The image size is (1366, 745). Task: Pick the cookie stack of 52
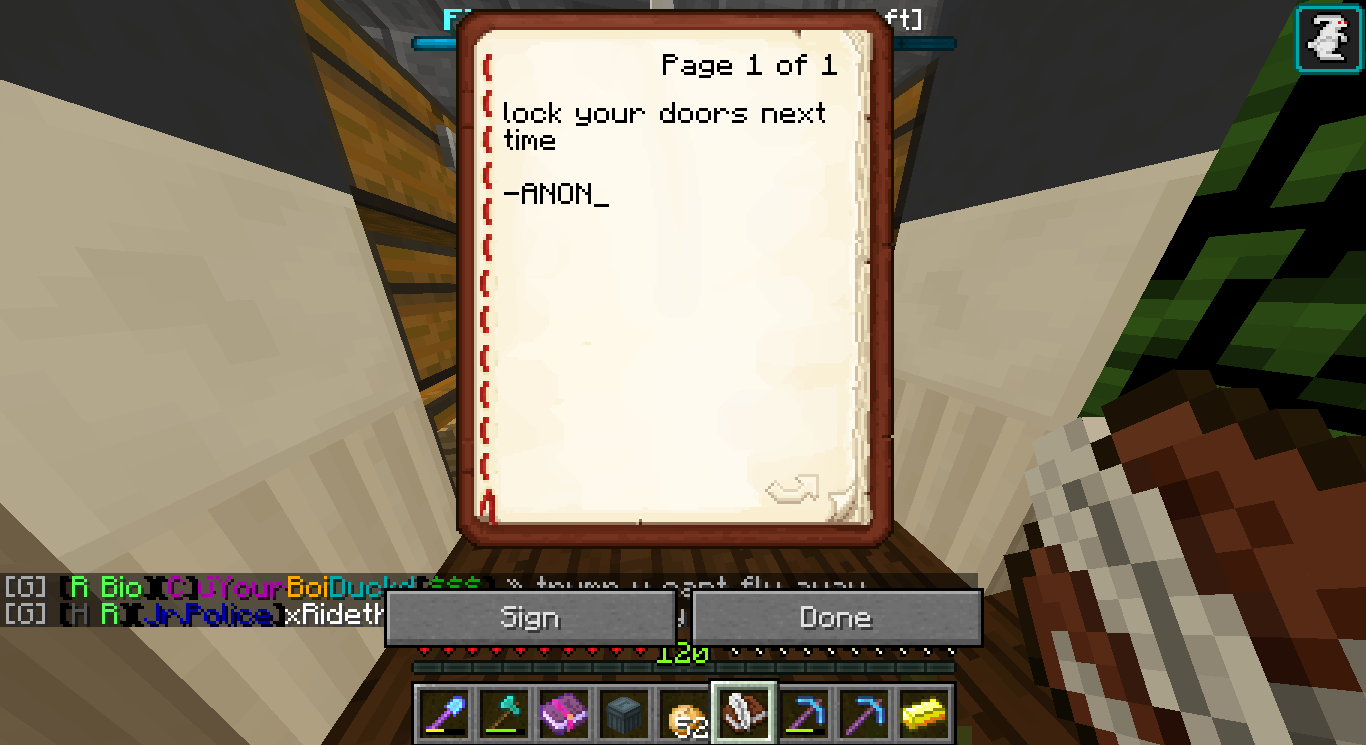683,714
